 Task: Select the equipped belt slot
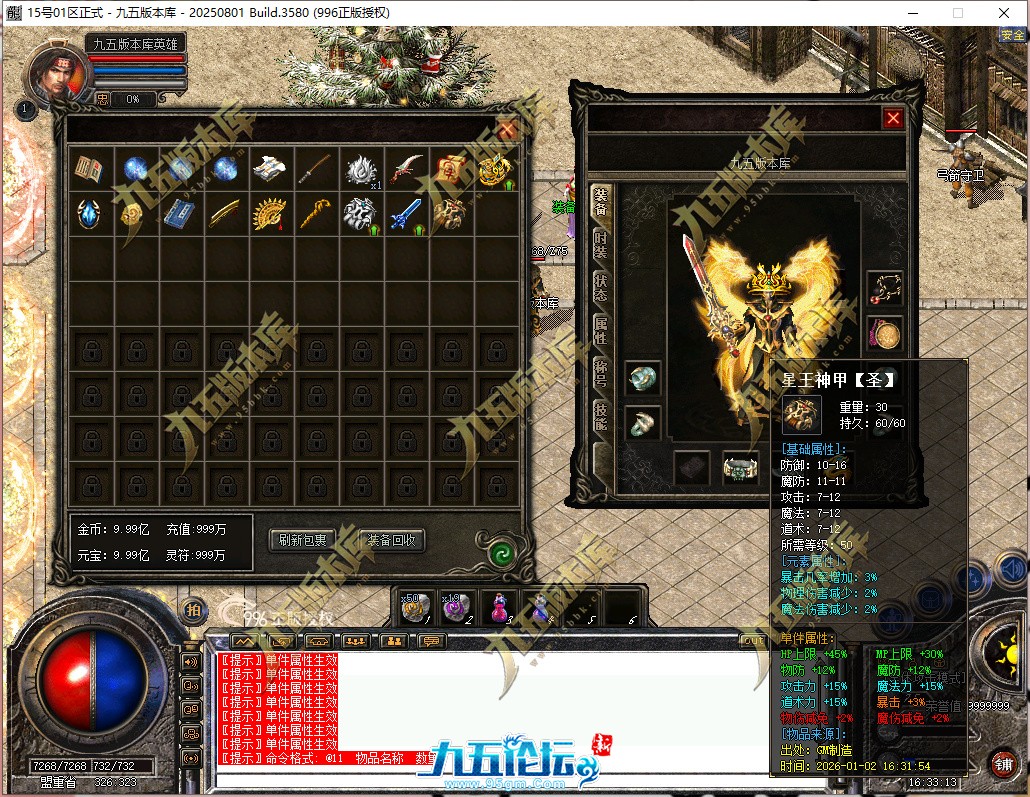coord(741,466)
